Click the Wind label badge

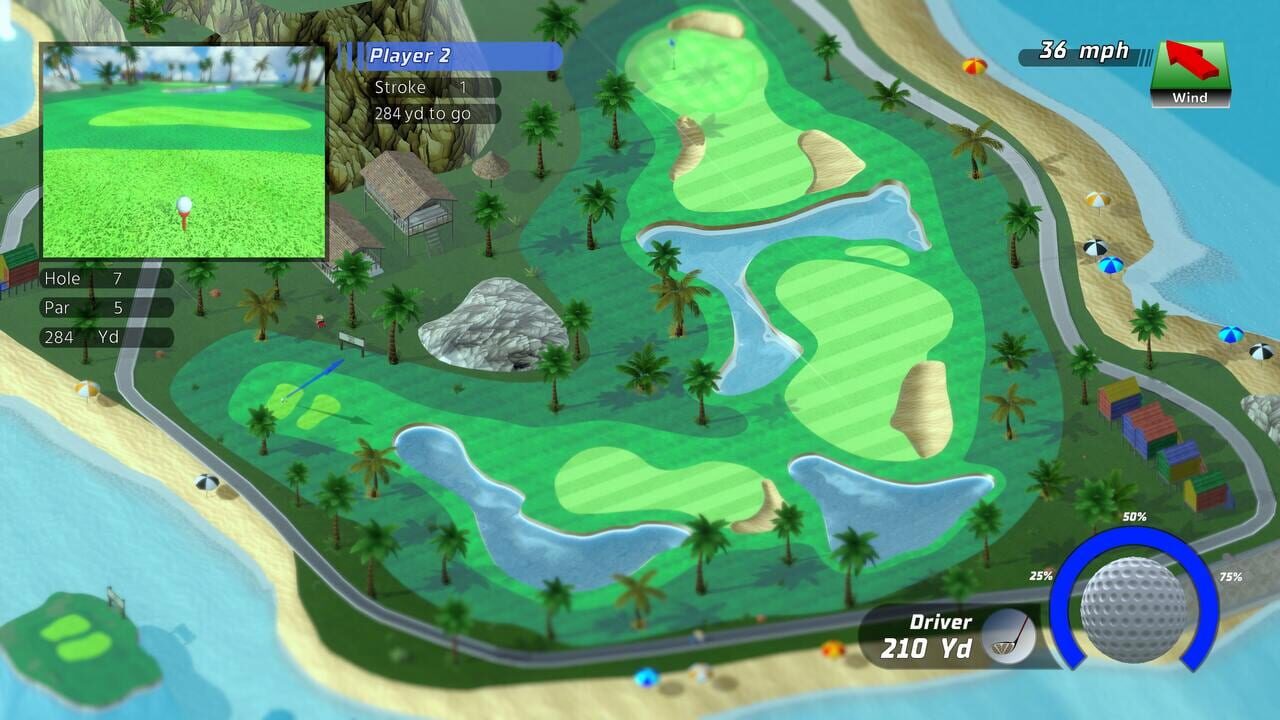click(1190, 98)
